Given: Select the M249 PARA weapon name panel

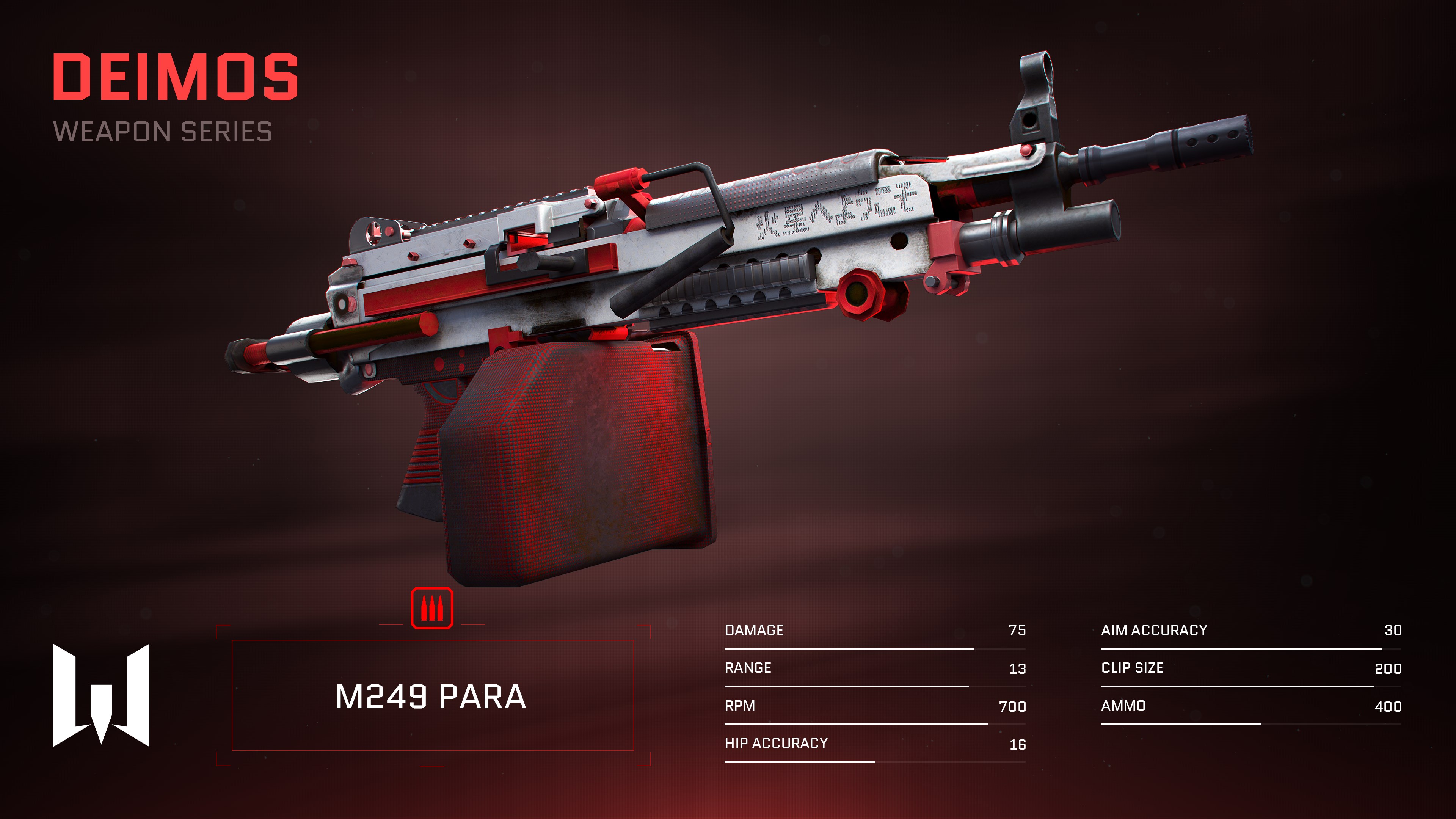Looking at the screenshot, I should [432, 695].
